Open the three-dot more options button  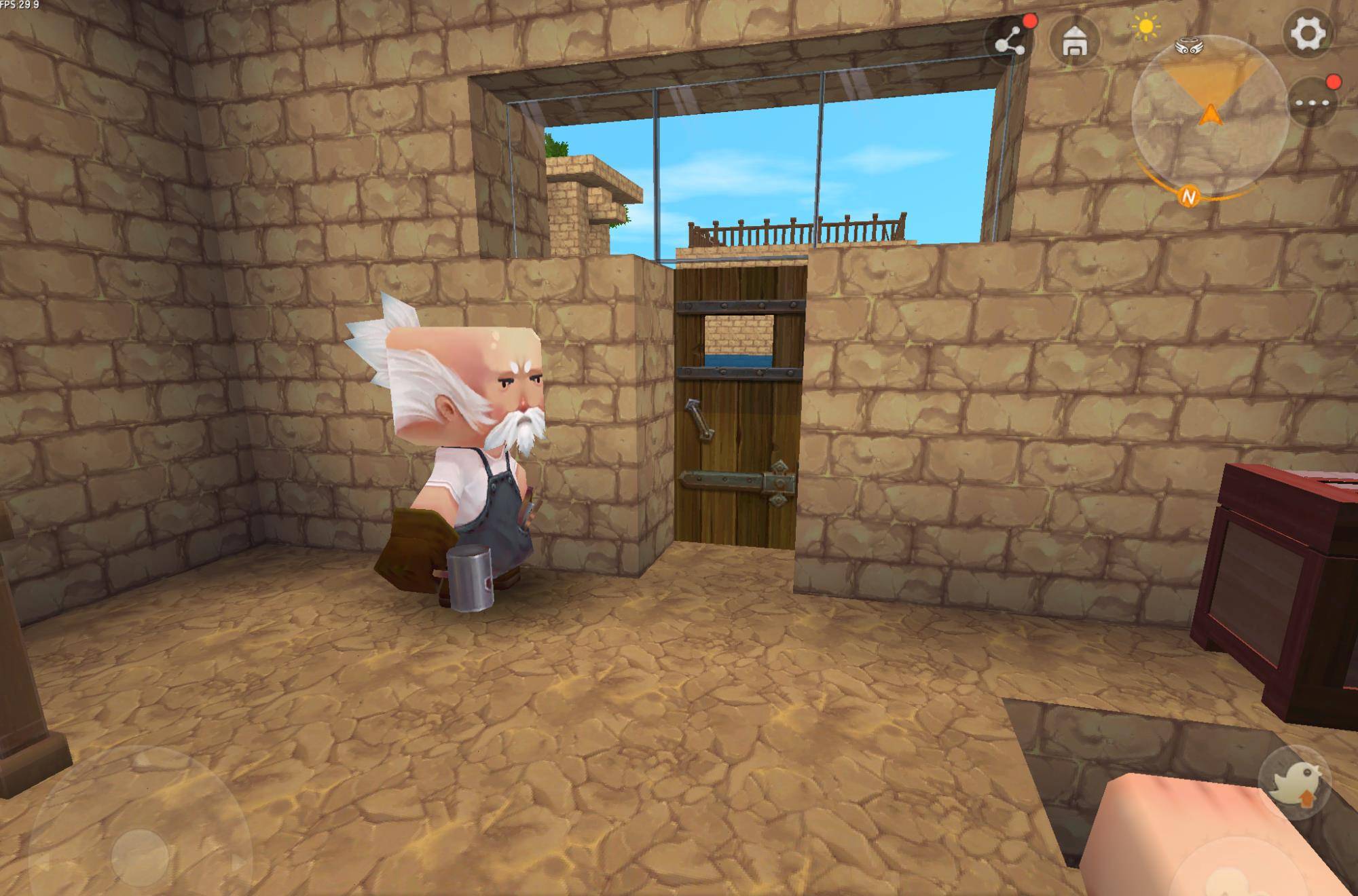(x=1312, y=103)
